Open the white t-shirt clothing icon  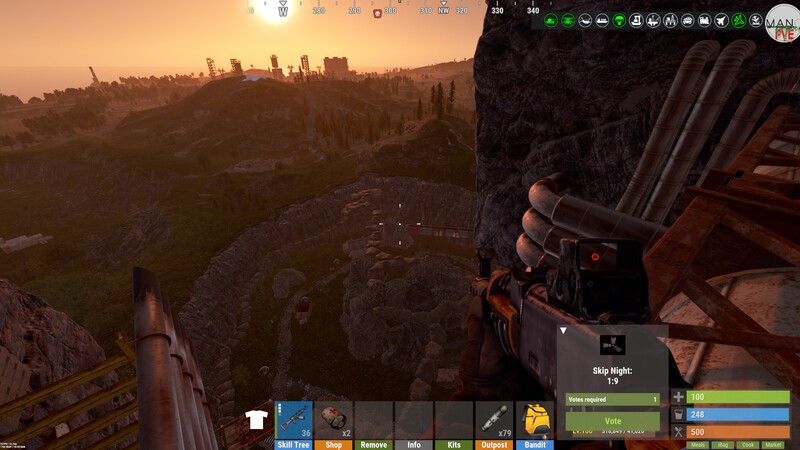[x=255, y=420]
